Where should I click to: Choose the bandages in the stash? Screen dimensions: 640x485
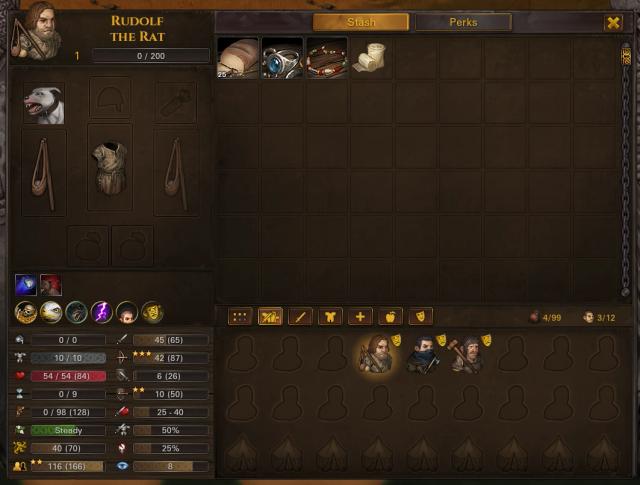[370, 58]
